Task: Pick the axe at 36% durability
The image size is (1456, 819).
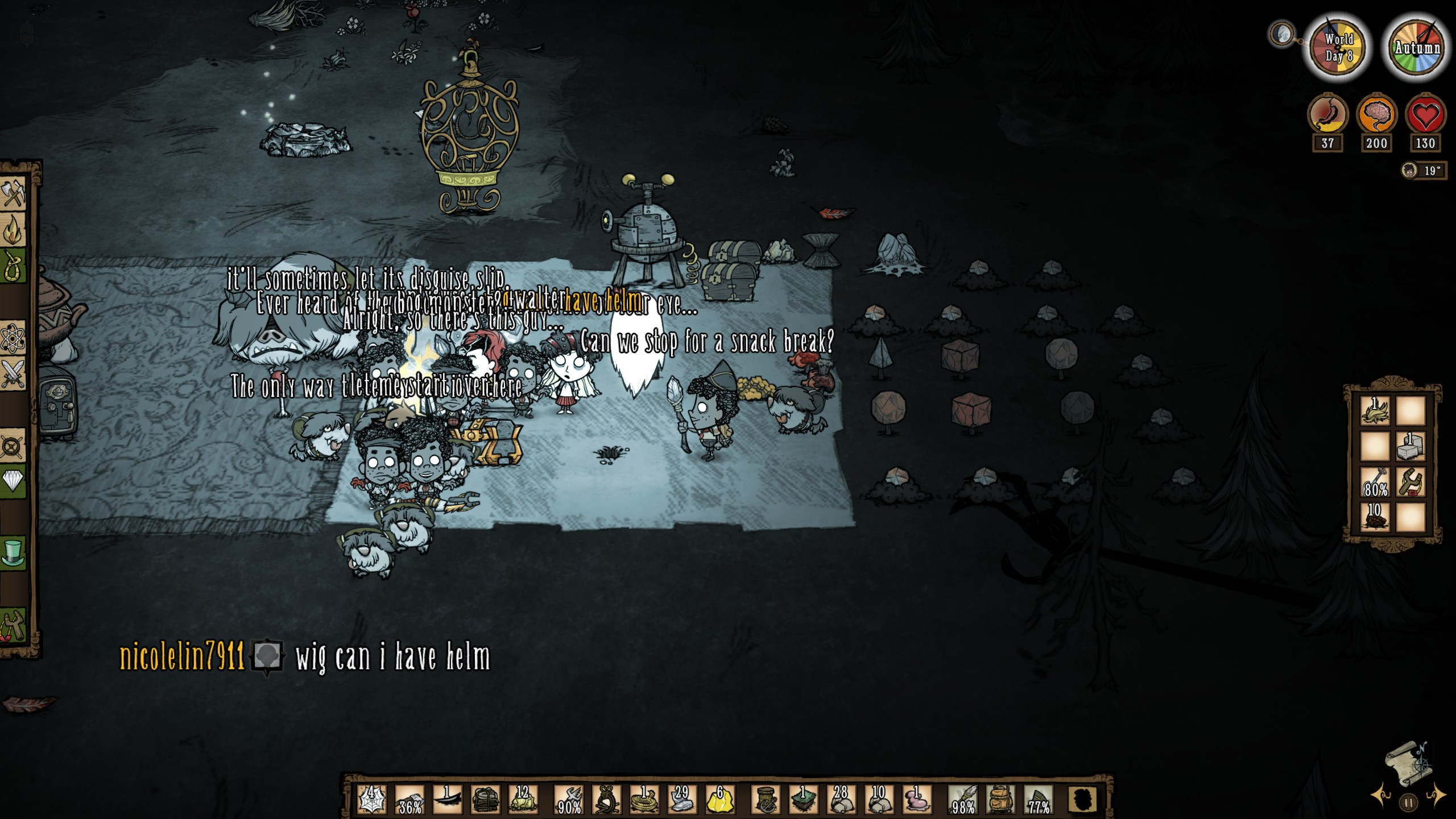Action: point(410,799)
